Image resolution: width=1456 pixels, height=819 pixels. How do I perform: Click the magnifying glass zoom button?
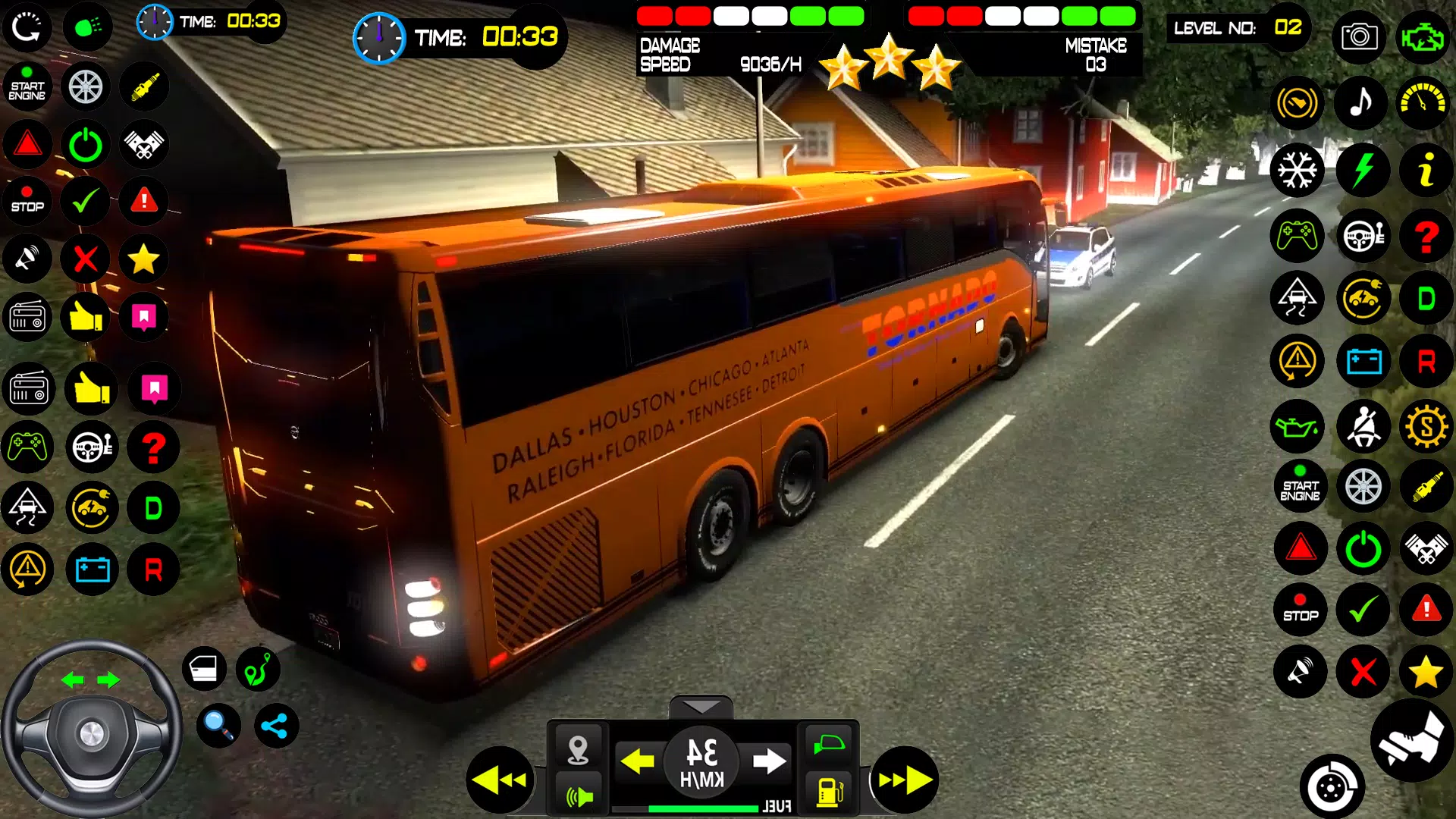pyautogui.click(x=219, y=726)
